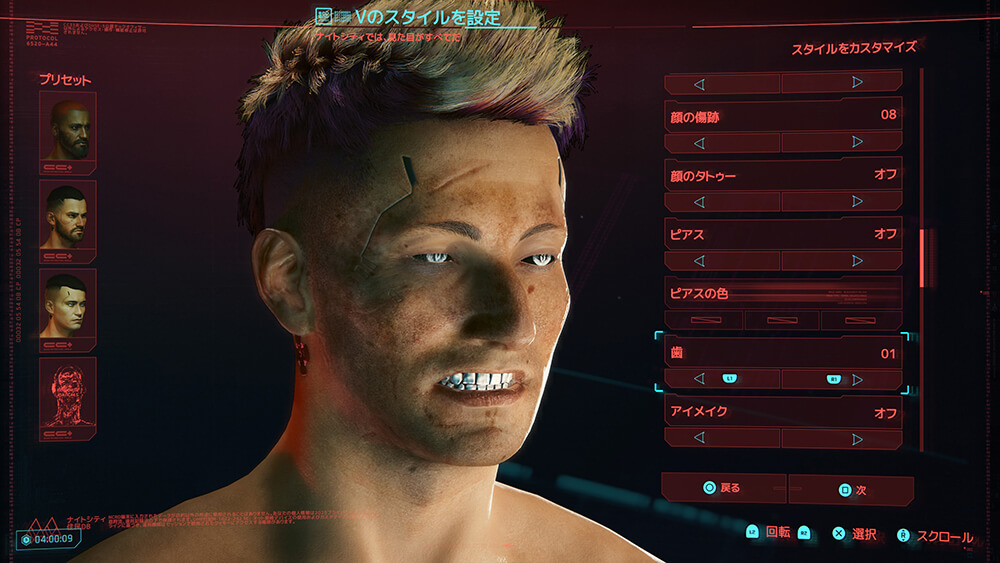Select the bald bearded preset face

tap(68, 128)
